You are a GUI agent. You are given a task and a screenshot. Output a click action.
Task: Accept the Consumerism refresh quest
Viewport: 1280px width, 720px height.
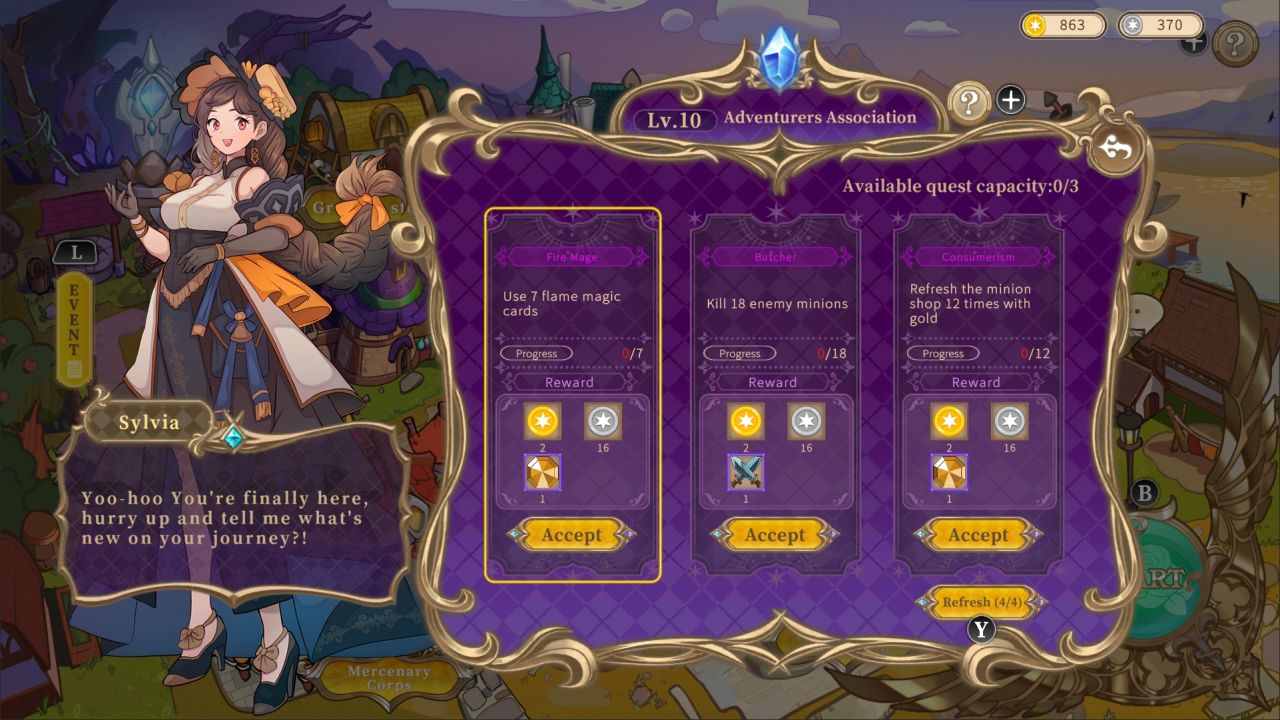[x=977, y=535]
